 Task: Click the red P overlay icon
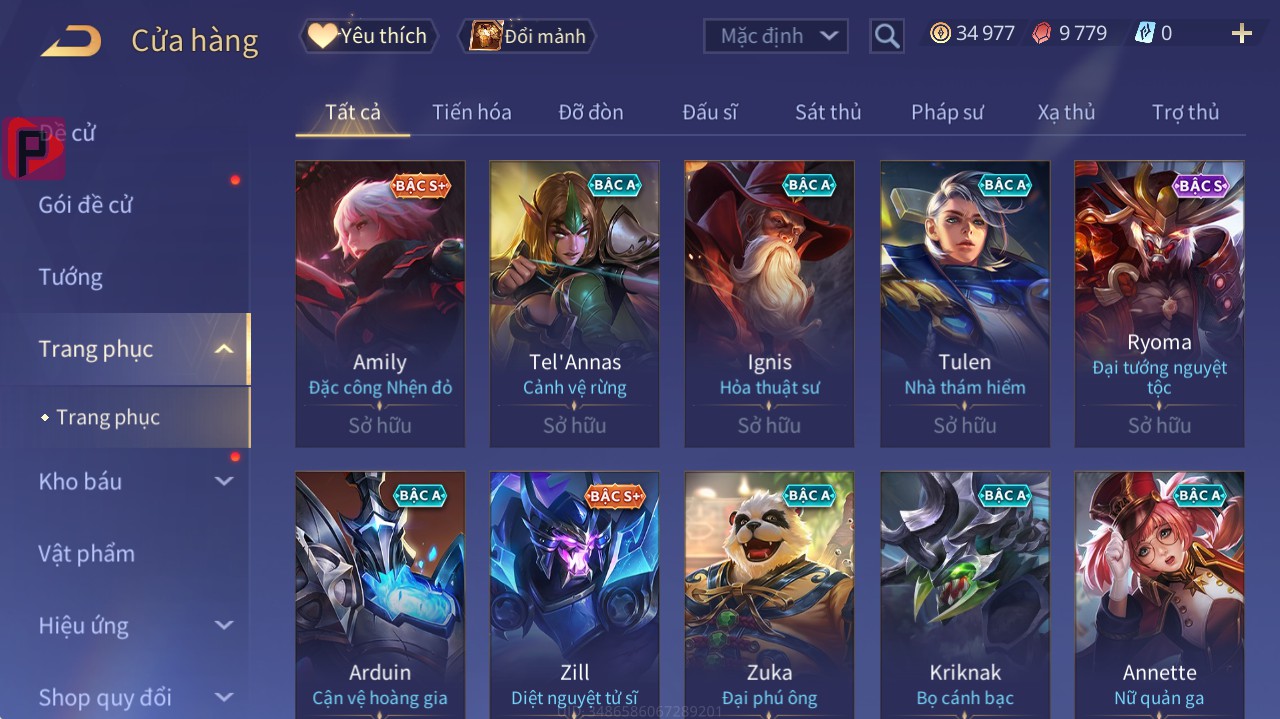pos(34,148)
